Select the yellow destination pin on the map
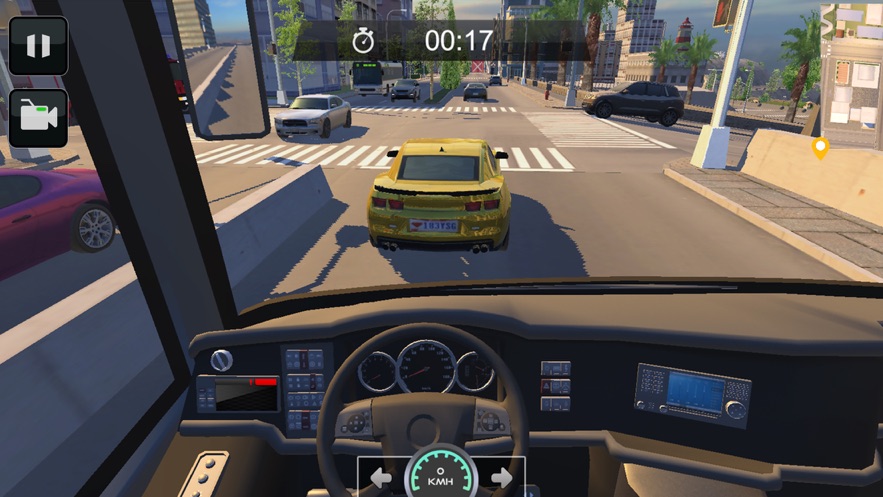The height and width of the screenshot is (497, 883). [x=821, y=148]
